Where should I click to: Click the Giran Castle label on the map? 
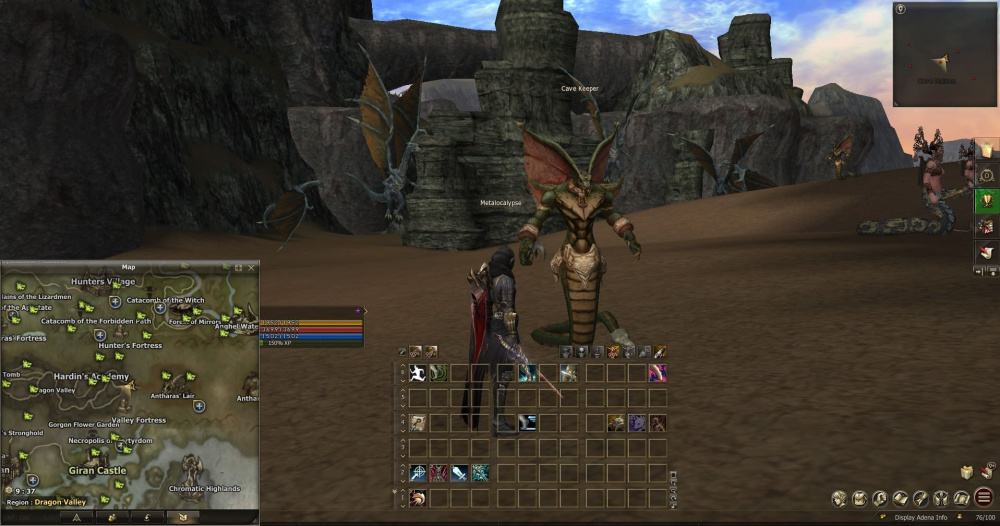pos(97,470)
